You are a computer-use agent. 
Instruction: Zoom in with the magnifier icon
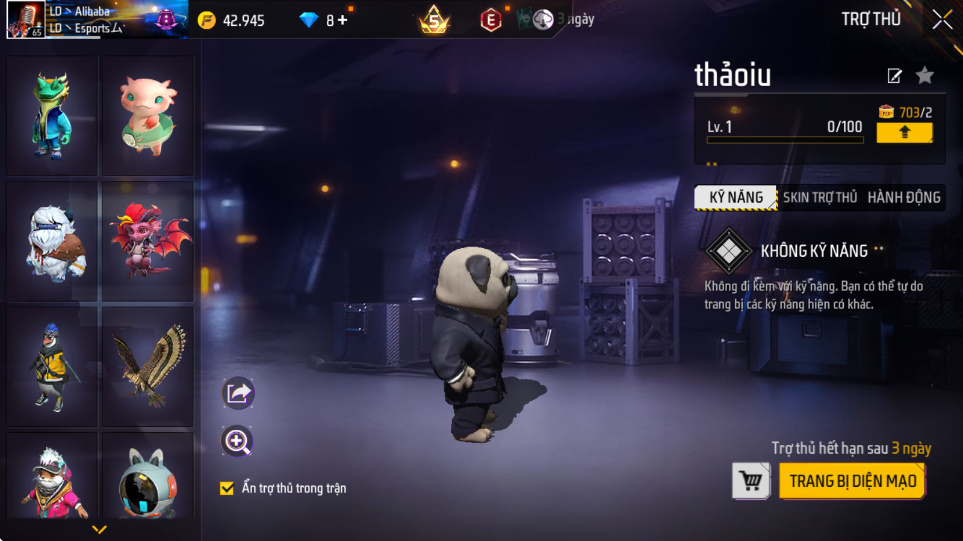(x=238, y=441)
